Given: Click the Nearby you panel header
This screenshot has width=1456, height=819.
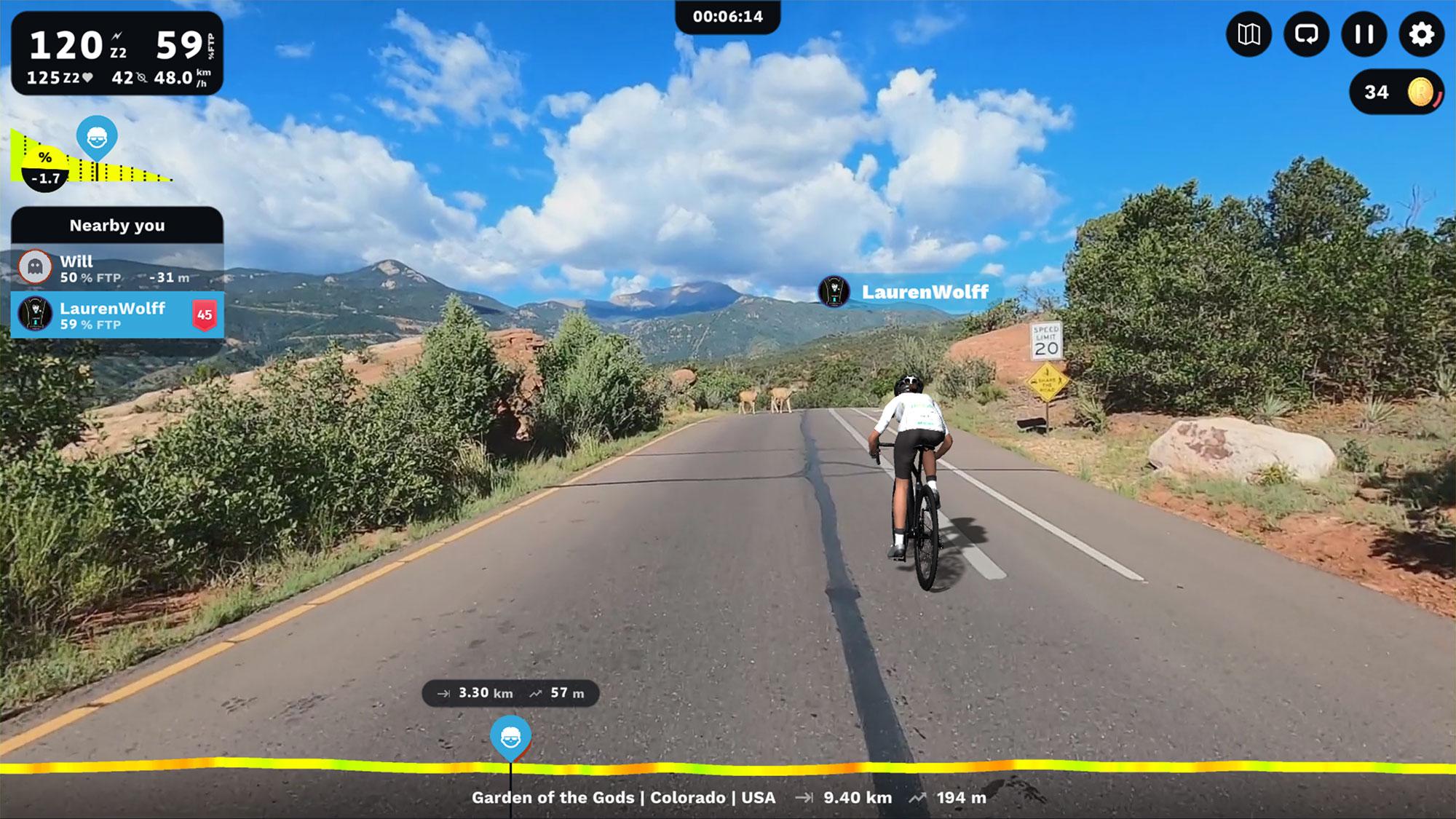Looking at the screenshot, I should click(x=116, y=225).
